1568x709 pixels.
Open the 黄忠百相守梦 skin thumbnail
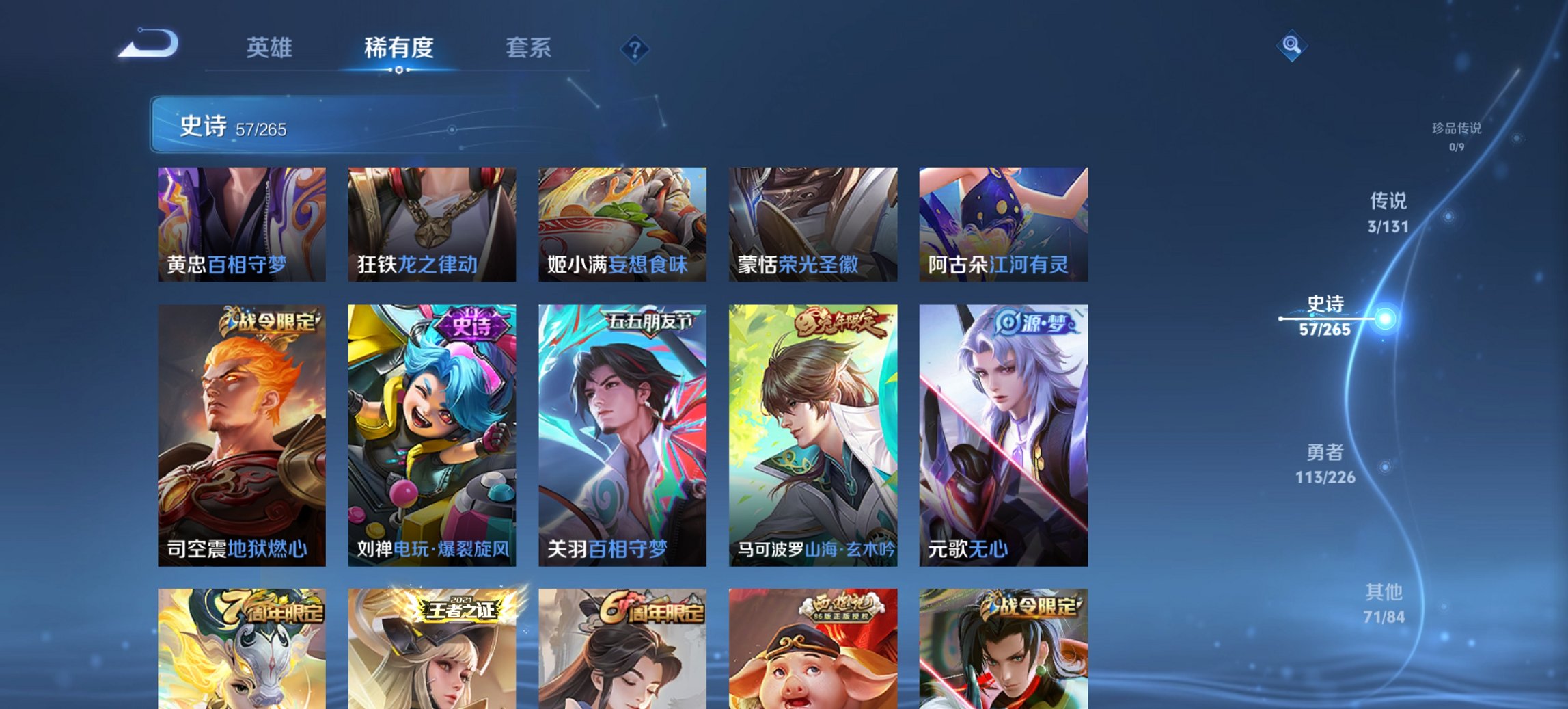(x=243, y=224)
